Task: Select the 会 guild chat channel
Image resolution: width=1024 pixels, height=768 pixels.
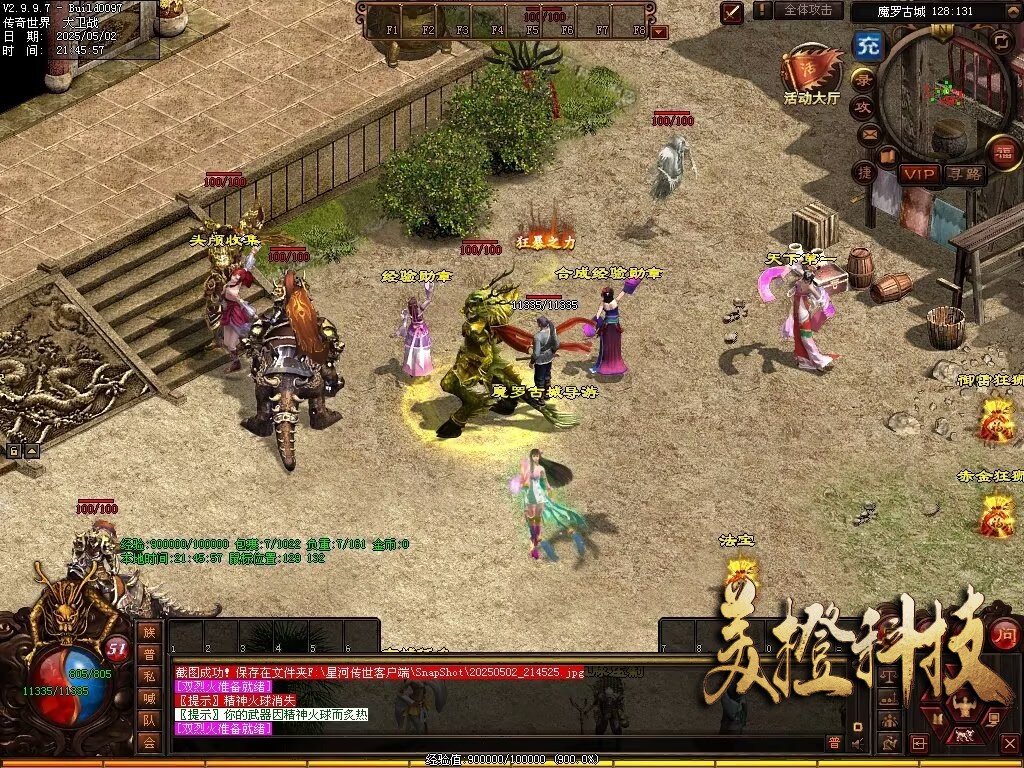Action: [x=148, y=742]
